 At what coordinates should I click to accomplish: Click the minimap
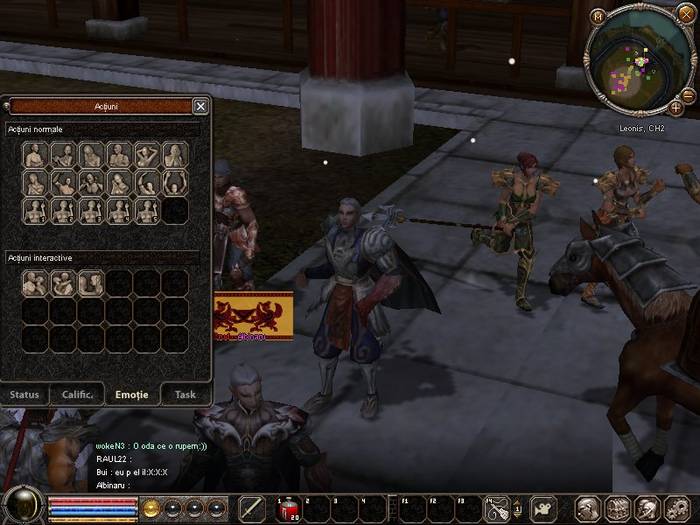tap(641, 60)
